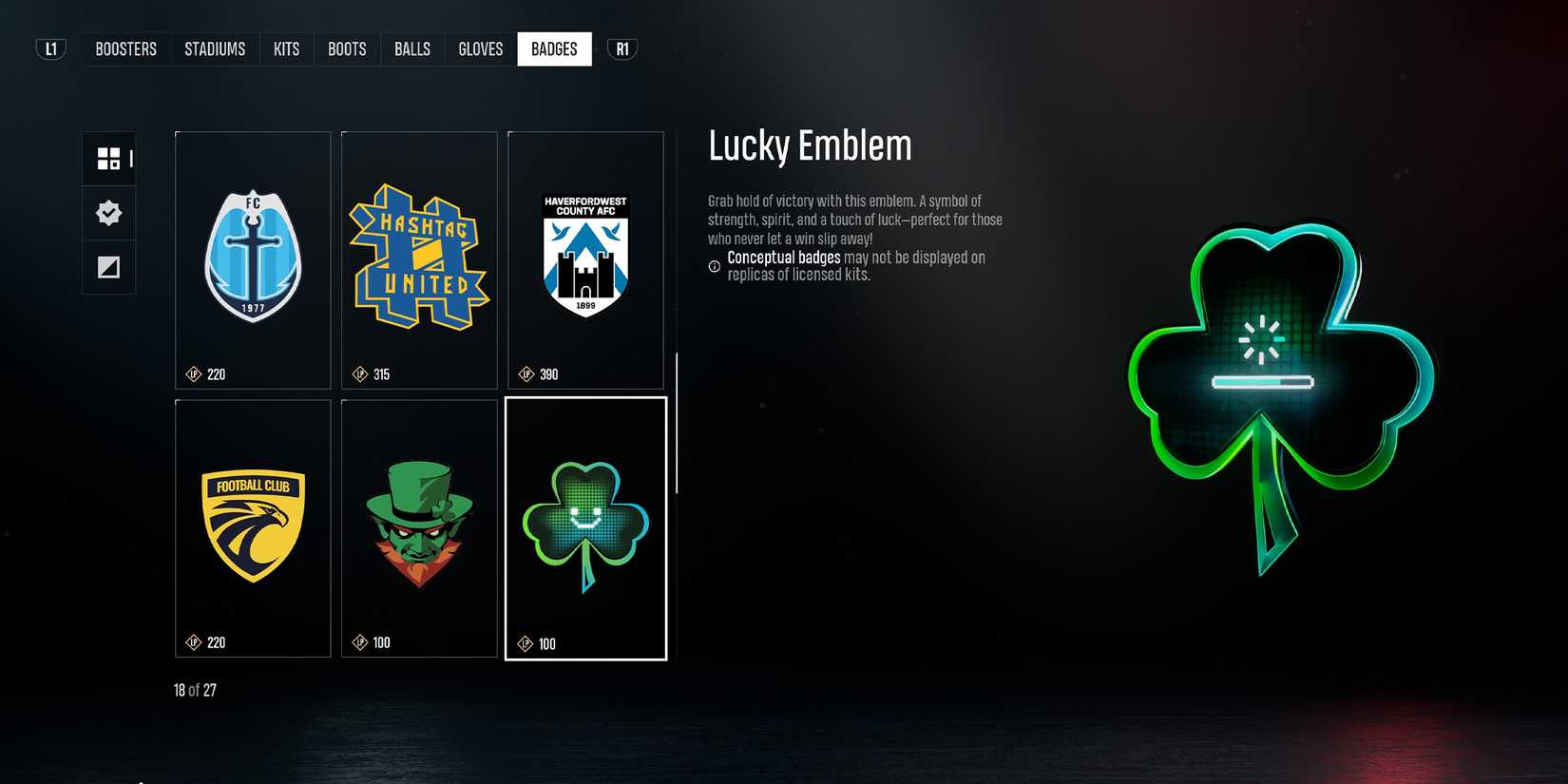This screenshot has height=784, width=1568.
Task: Click the loading progress bar on the shamrock preview
Action: (1264, 384)
